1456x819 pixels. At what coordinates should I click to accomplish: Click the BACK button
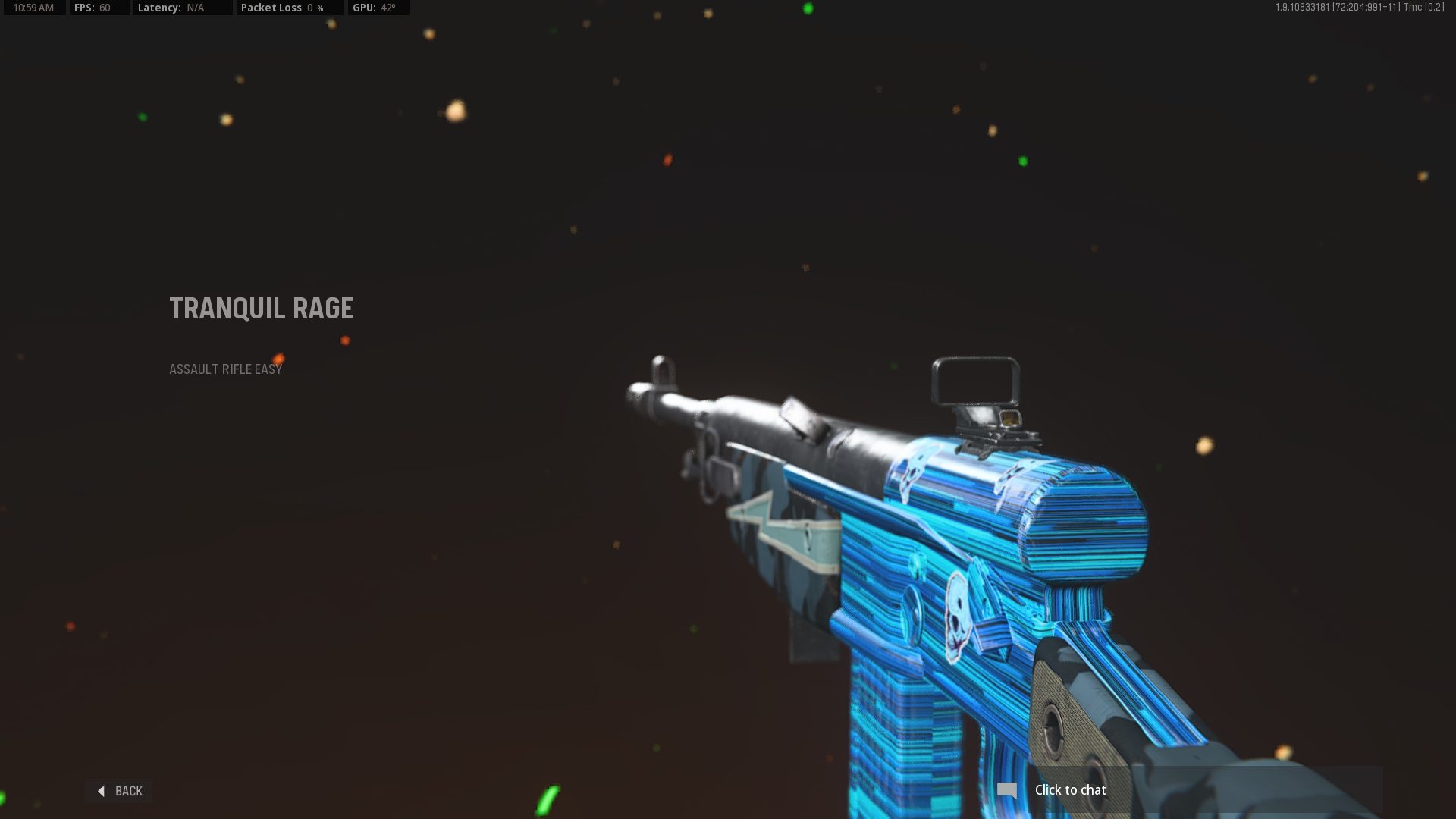[120, 790]
